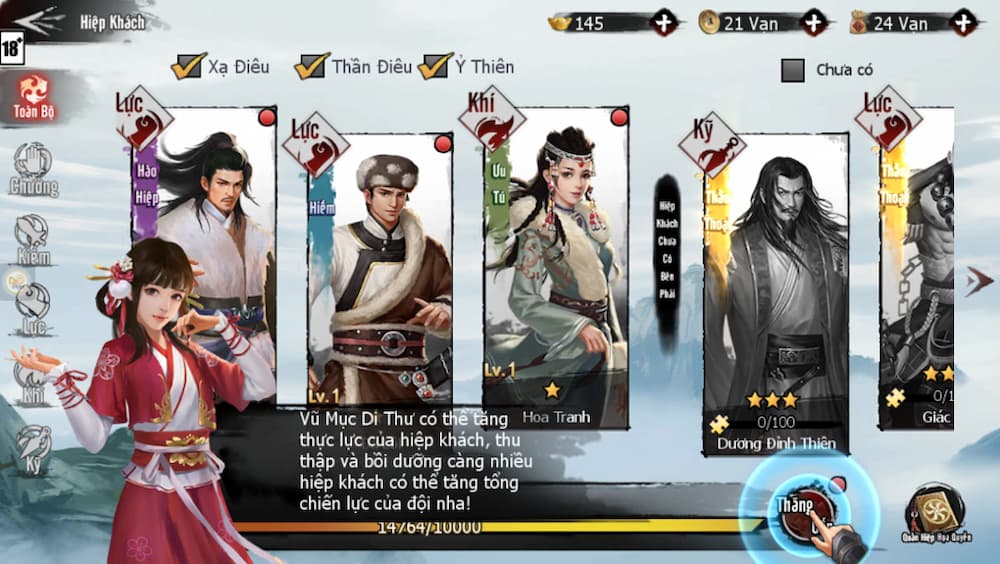This screenshot has height=564, width=1000.
Task: Switch to the Kiếm category tab
Action: tap(33, 239)
